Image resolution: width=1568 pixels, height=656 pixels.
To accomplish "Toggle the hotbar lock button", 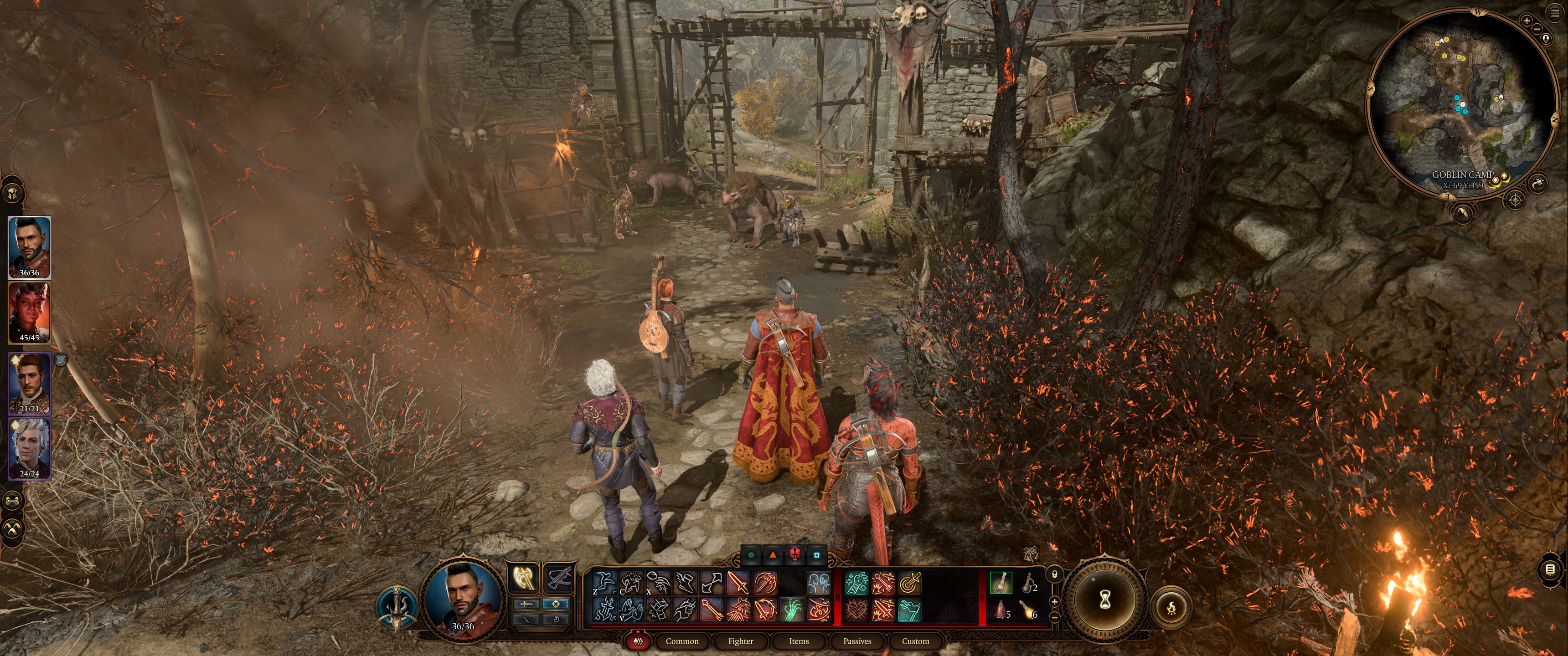I will coord(1054,574).
